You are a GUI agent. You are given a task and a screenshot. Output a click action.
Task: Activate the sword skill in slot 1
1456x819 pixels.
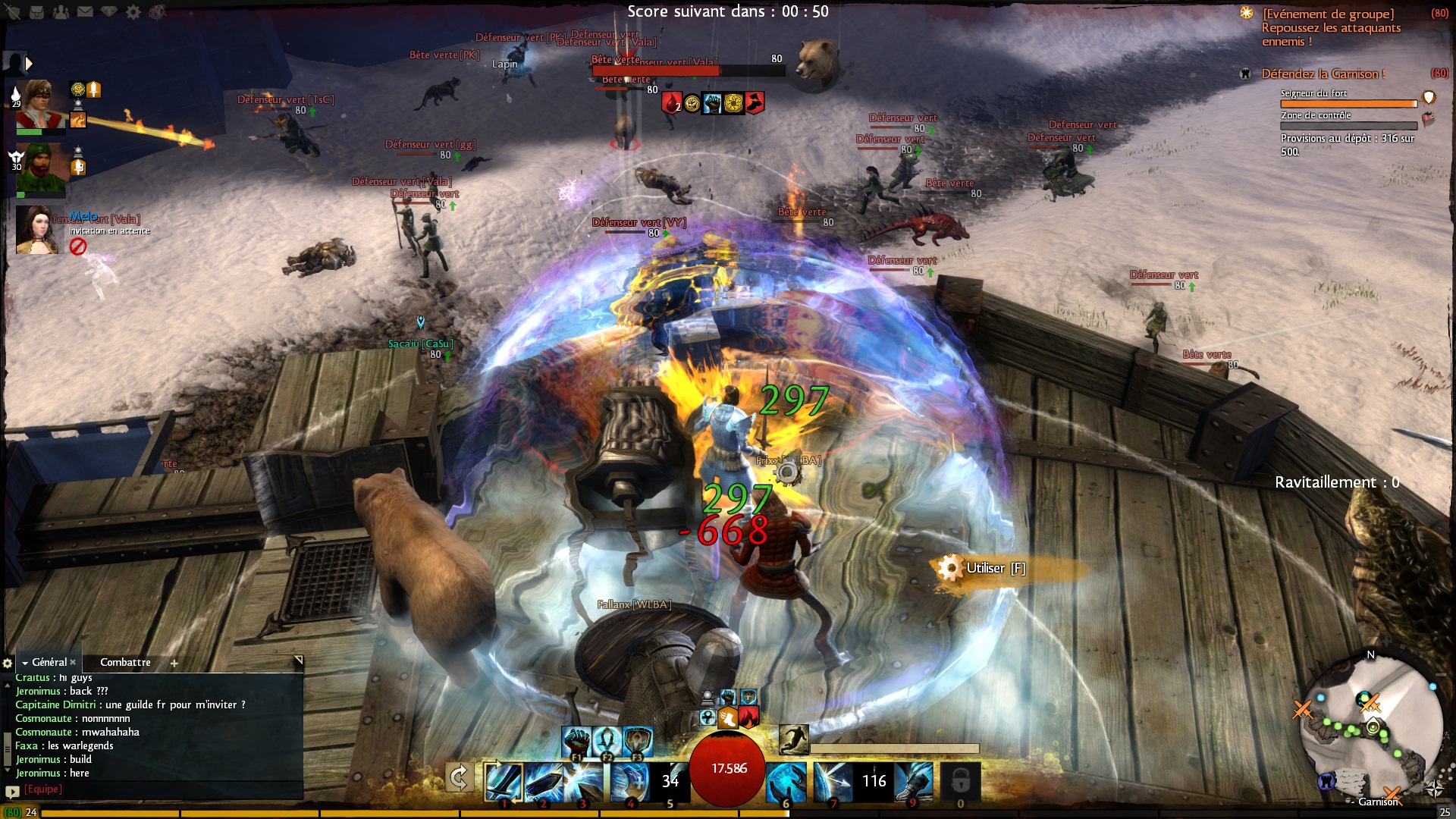[x=504, y=781]
